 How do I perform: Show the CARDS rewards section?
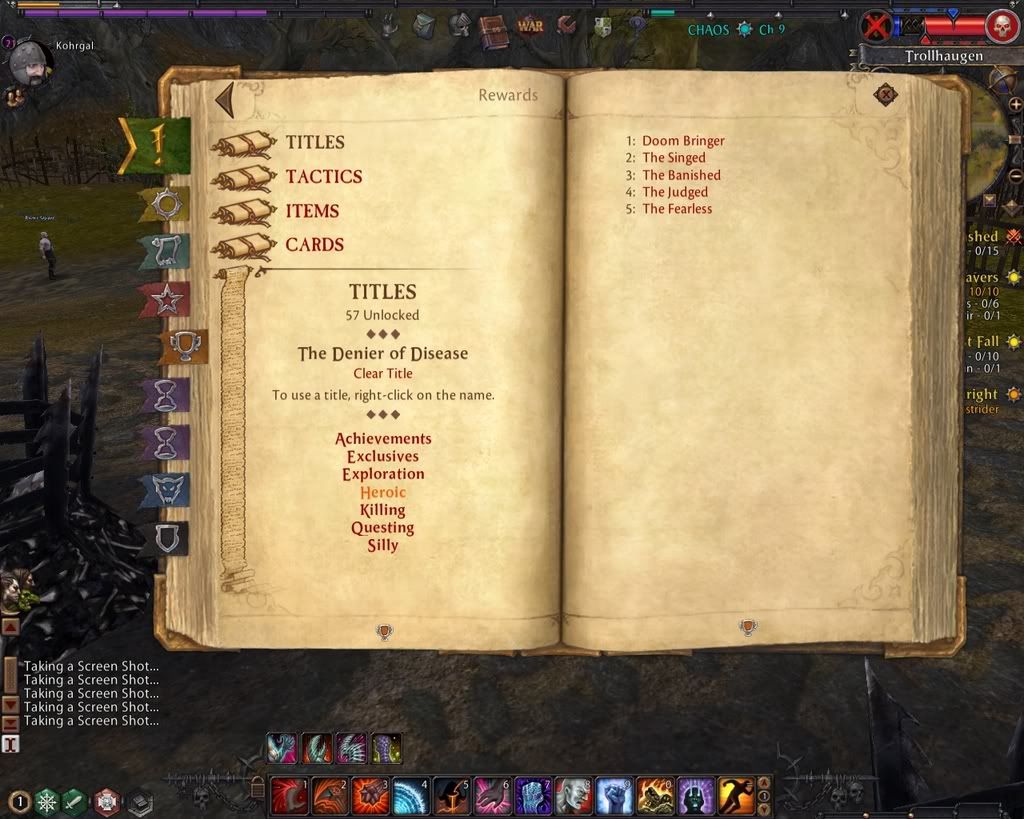314,245
